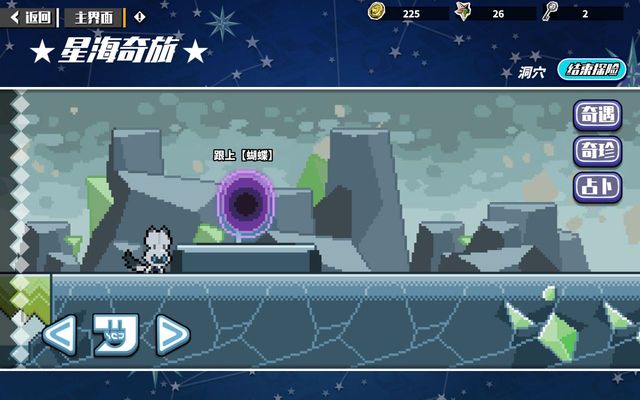This screenshot has width=640, height=400.
Task: Move right with the right arrow button
Action: (x=171, y=335)
